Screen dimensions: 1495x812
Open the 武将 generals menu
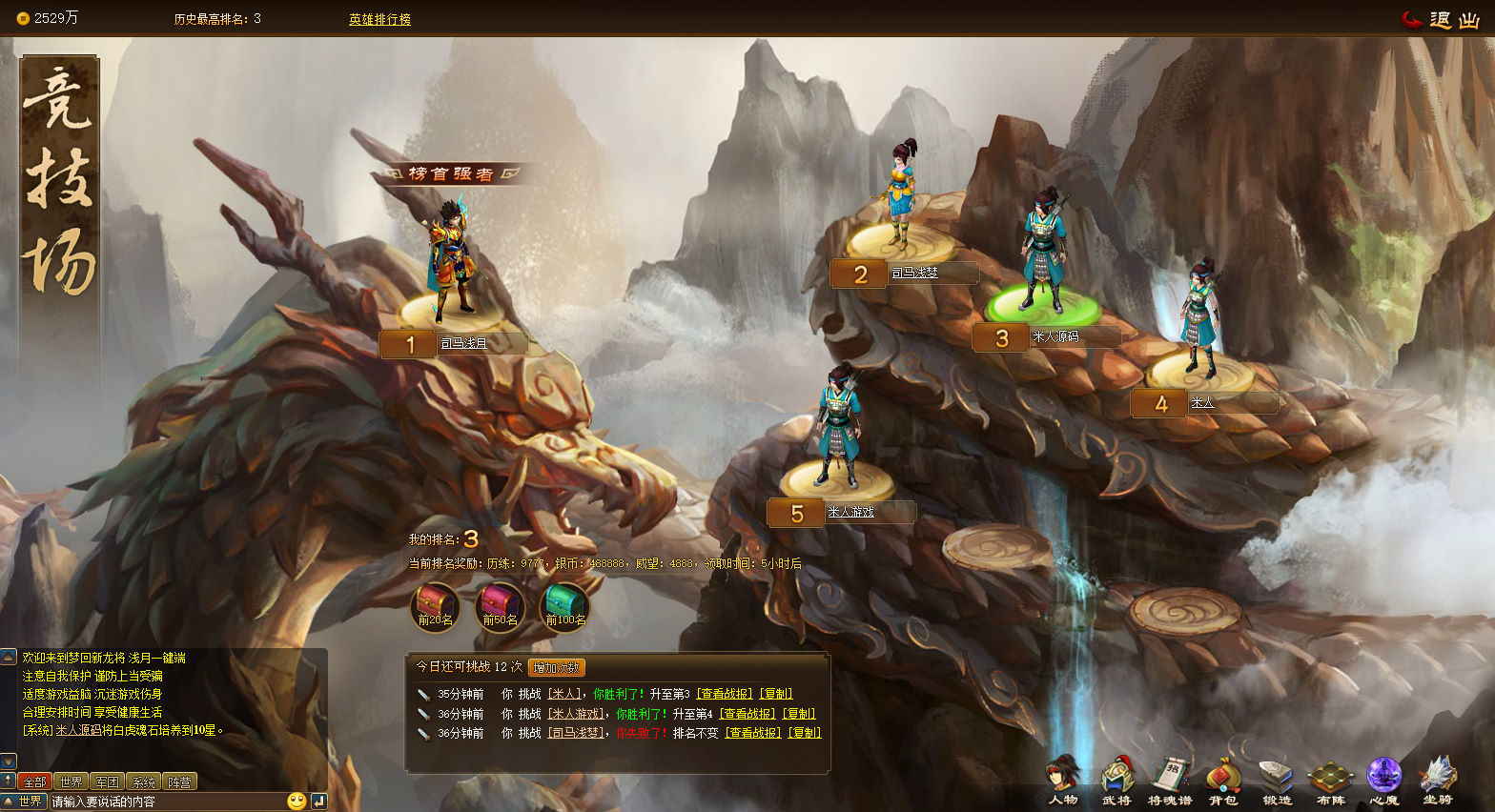tap(1116, 780)
